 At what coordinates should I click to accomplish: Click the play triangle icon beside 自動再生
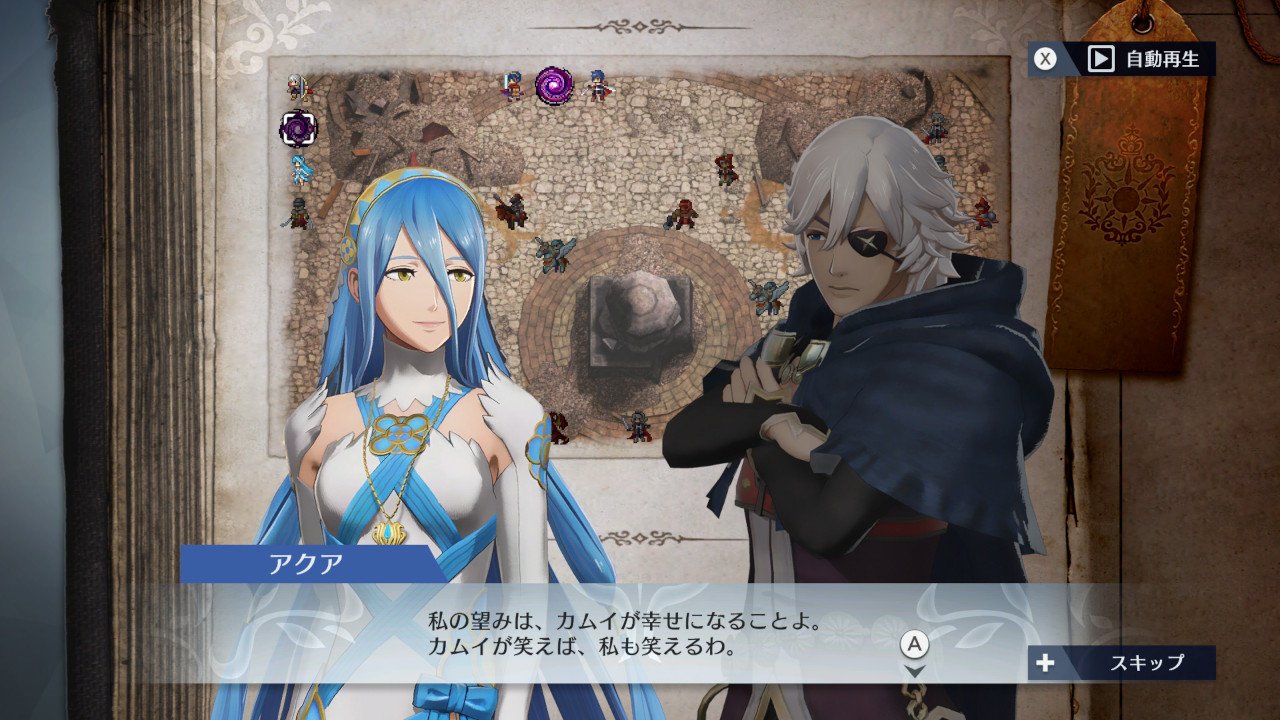coord(1101,57)
